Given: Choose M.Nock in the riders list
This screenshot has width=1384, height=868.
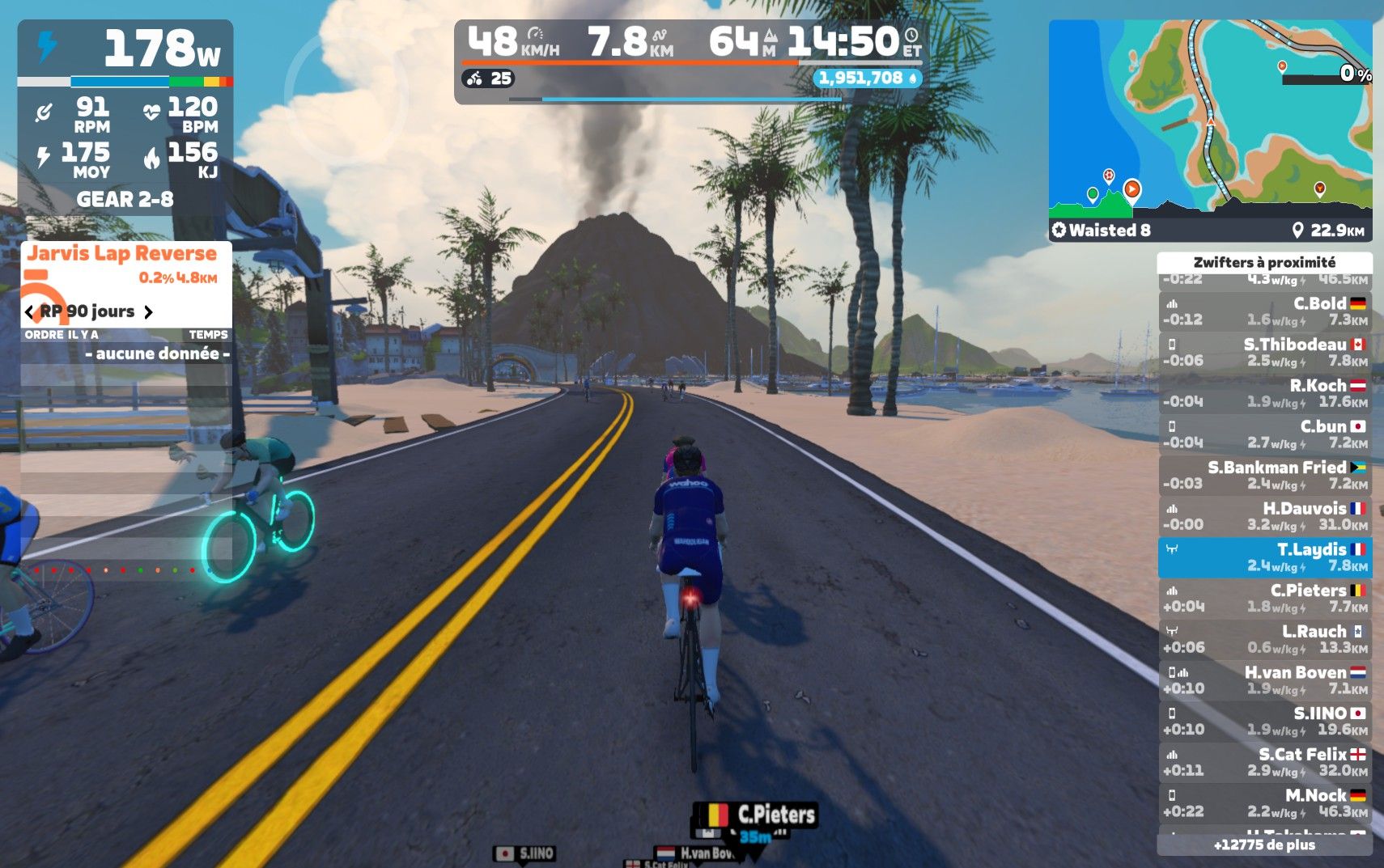Looking at the screenshot, I should click(x=1264, y=803).
